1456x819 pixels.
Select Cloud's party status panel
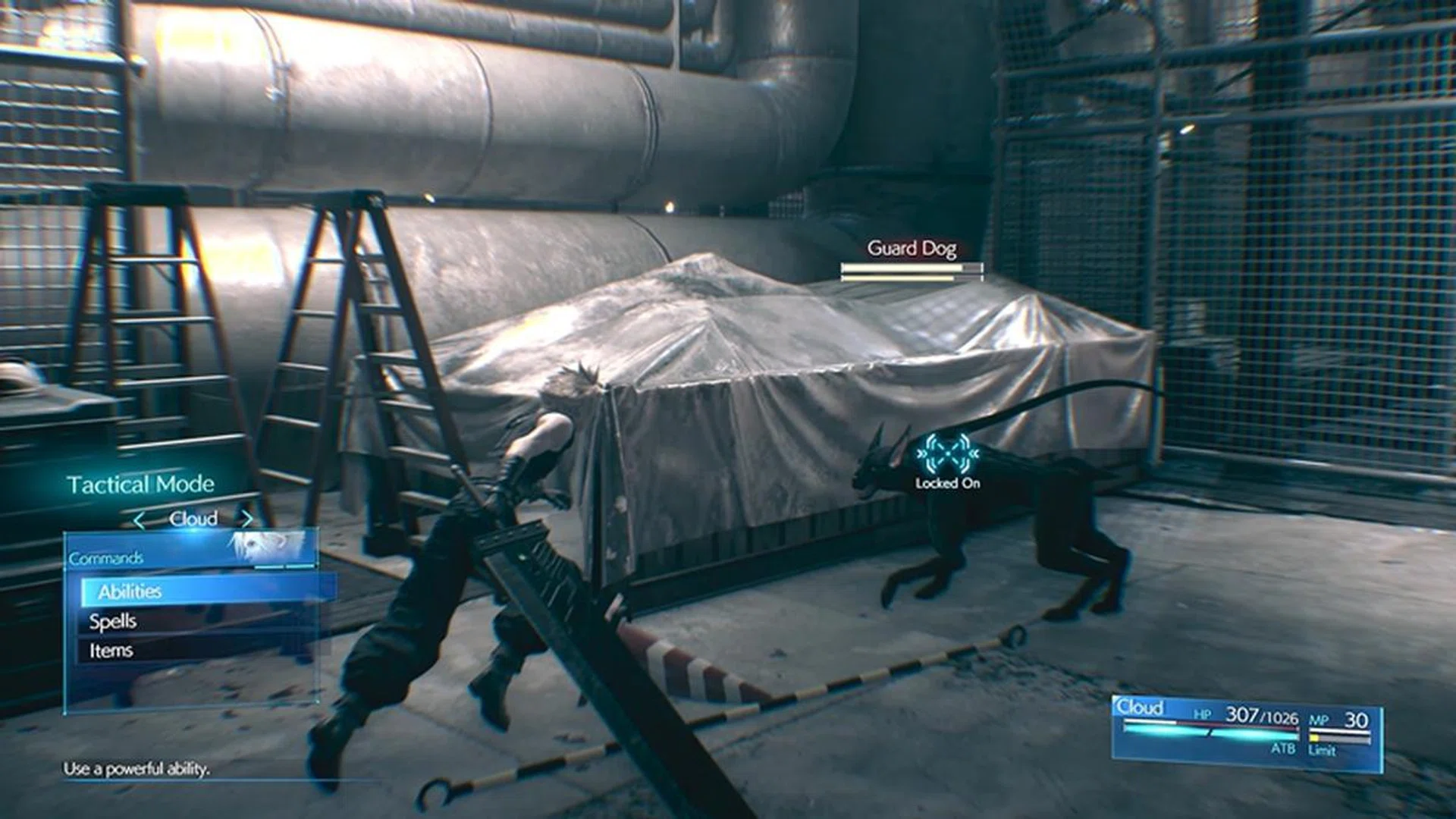(1246, 731)
